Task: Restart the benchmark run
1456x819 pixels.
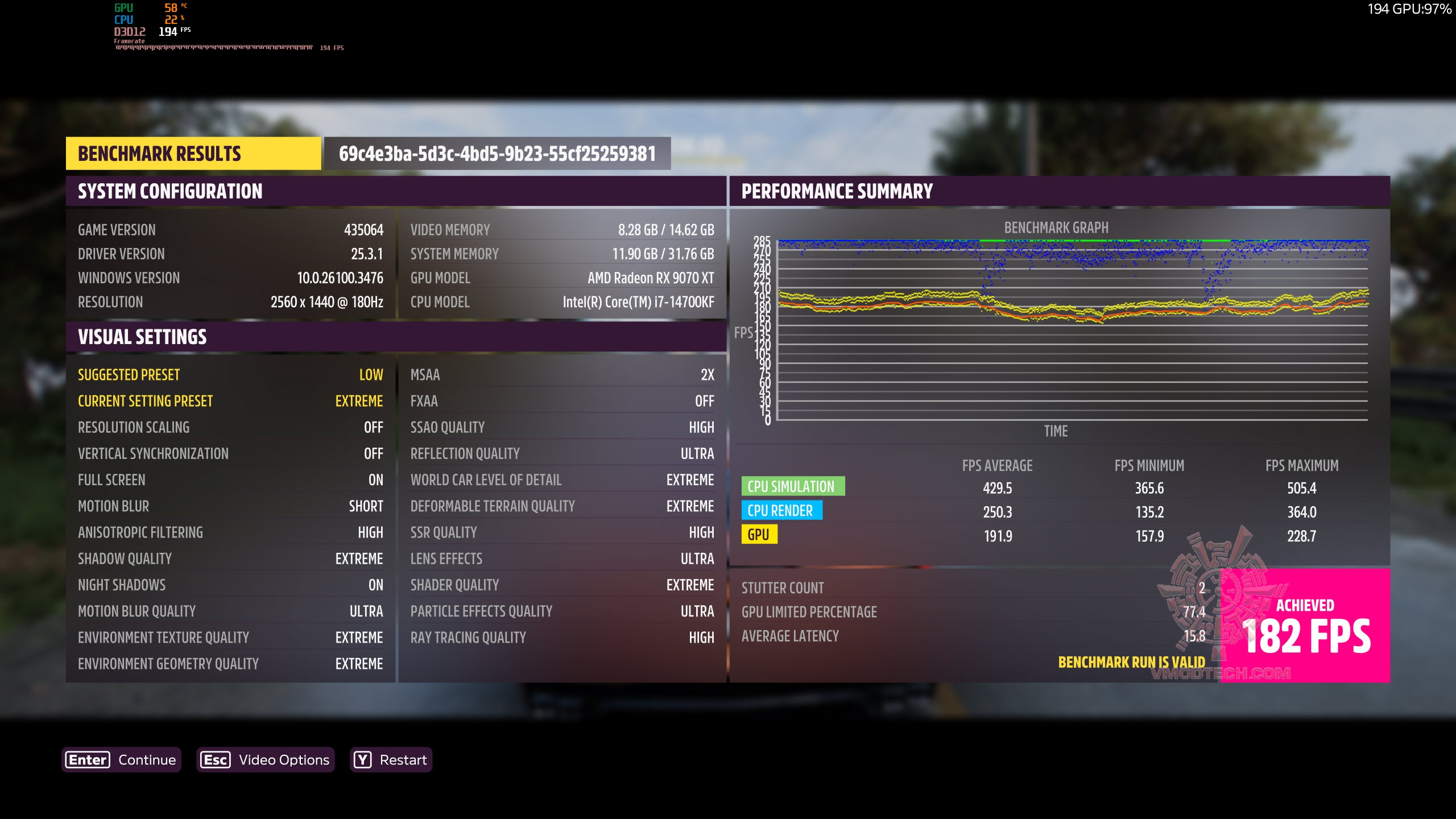Action: pyautogui.click(x=391, y=760)
